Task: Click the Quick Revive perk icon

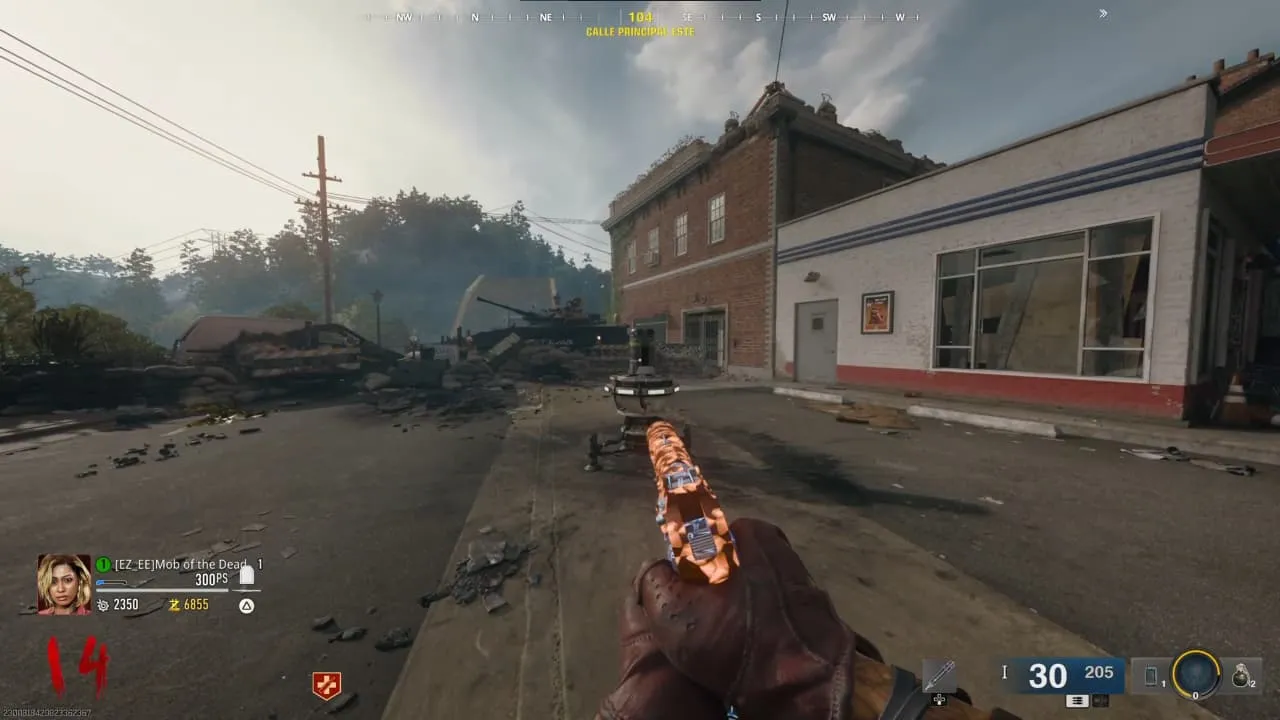Action: 326,685
